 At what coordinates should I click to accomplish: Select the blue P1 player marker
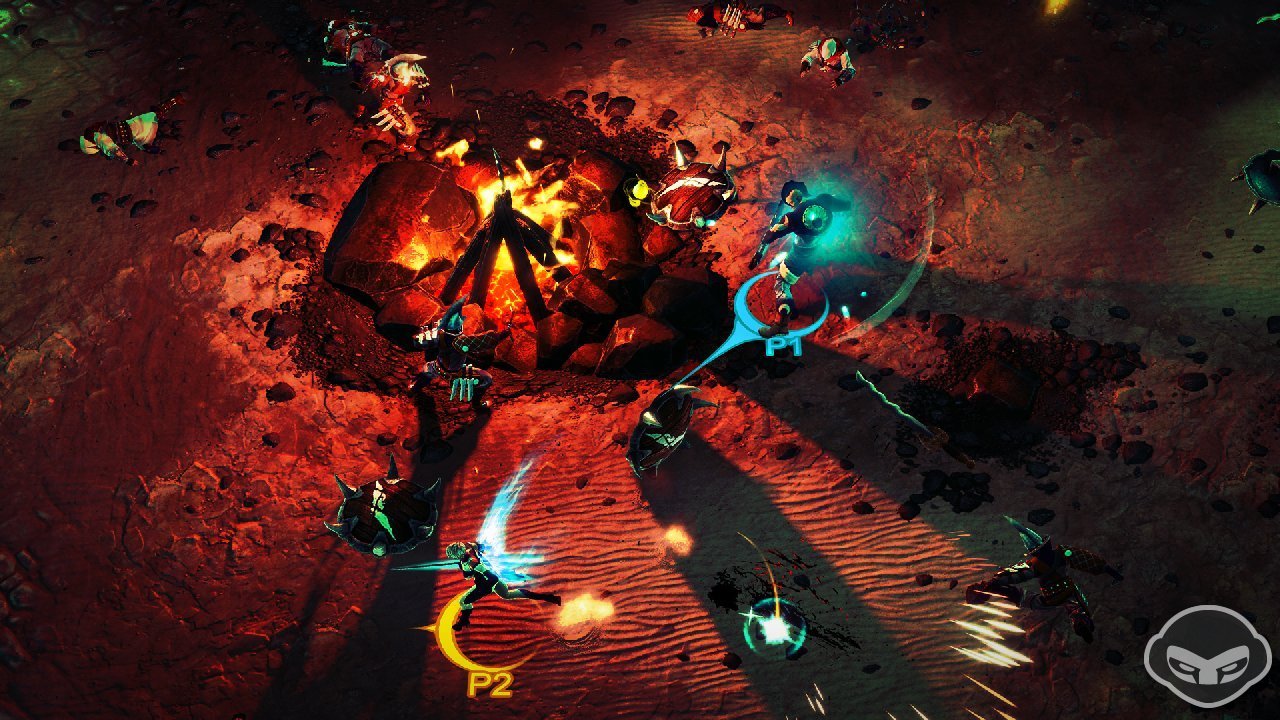pos(780,346)
